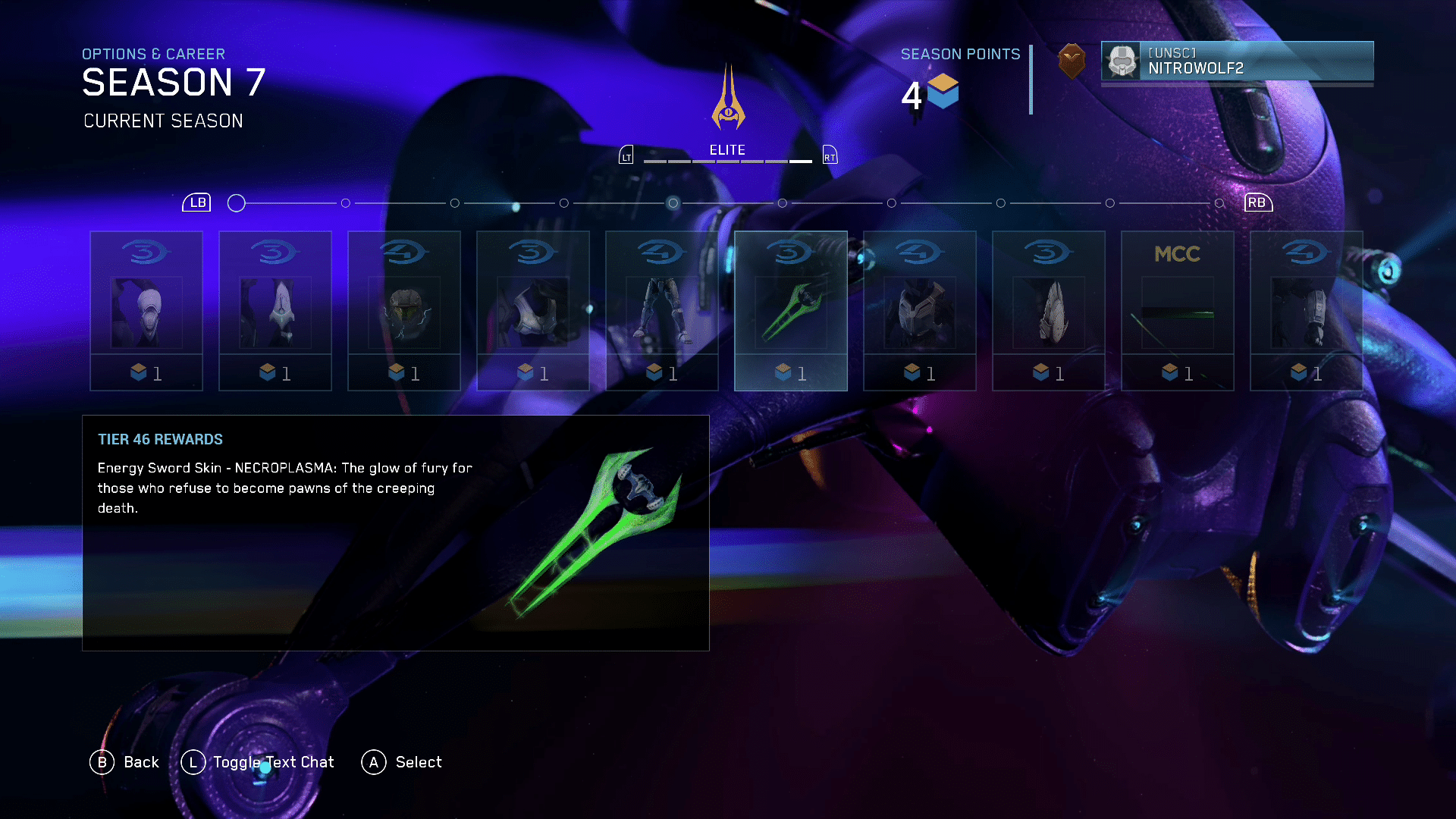
Task: Select the pointed-crest Elite helmet reward tile
Action: (x=275, y=311)
